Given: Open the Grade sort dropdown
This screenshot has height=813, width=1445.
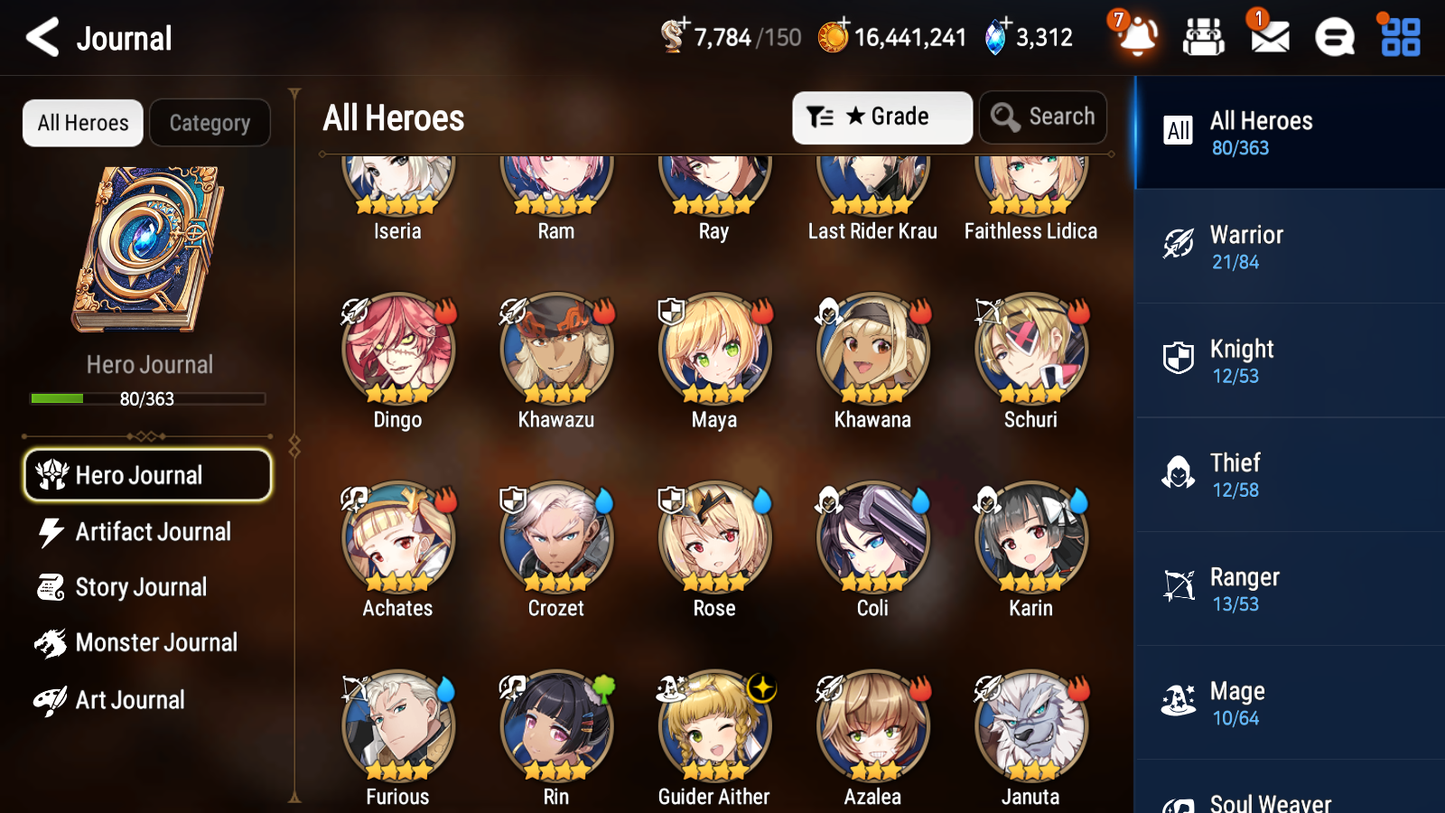Looking at the screenshot, I should point(882,117).
